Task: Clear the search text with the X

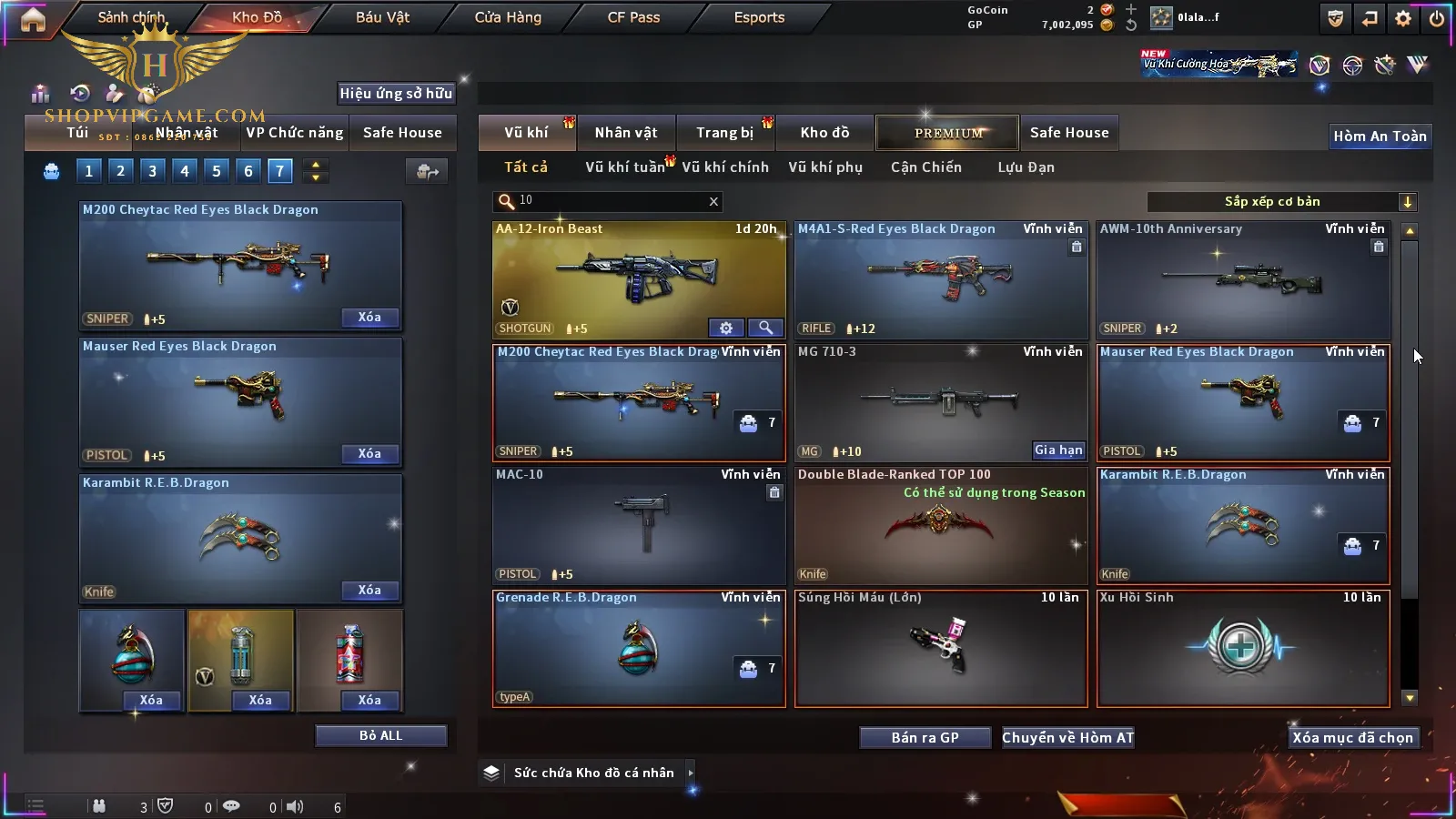Action: click(713, 202)
